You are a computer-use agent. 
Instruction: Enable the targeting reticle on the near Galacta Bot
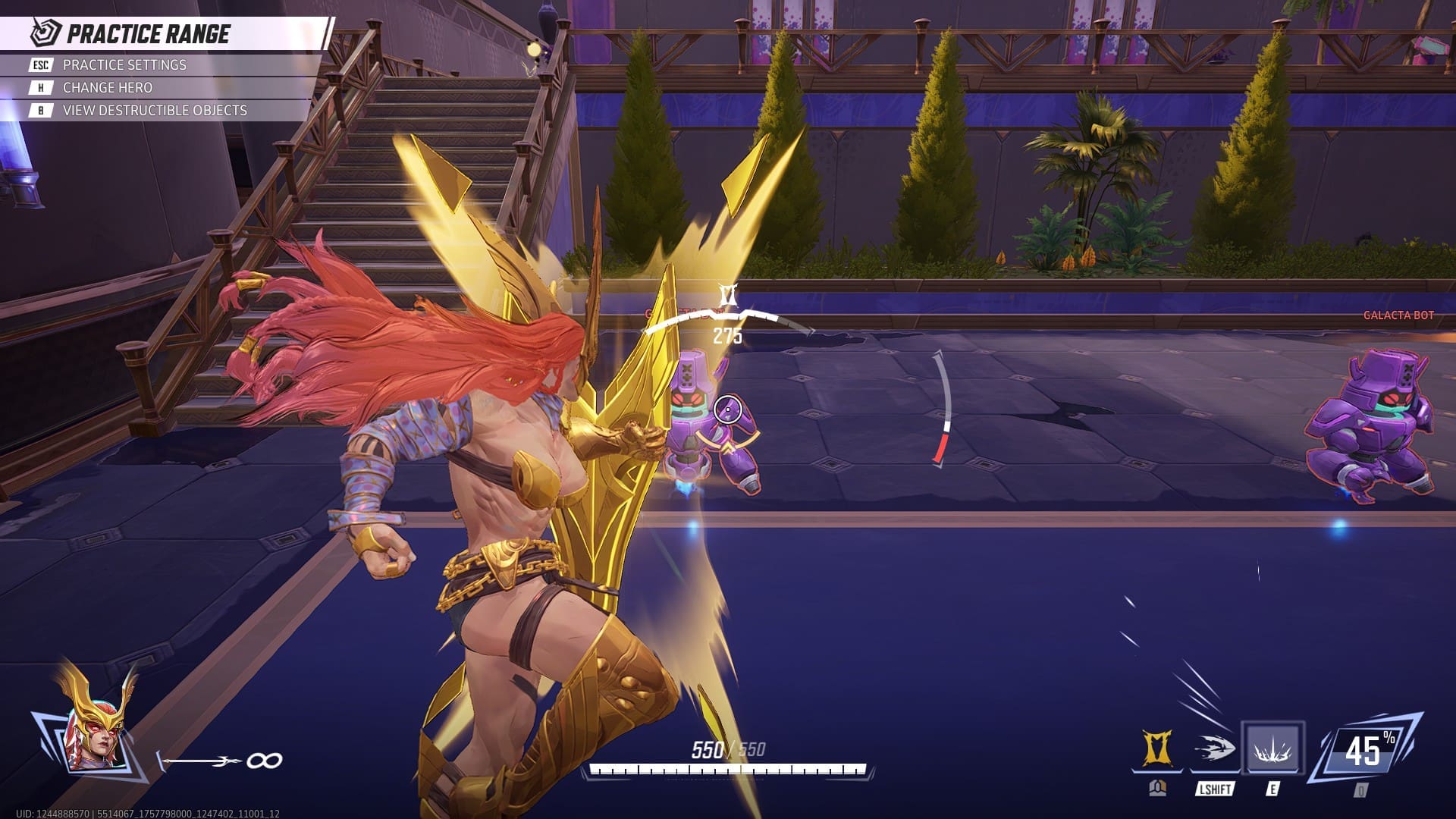(727, 409)
